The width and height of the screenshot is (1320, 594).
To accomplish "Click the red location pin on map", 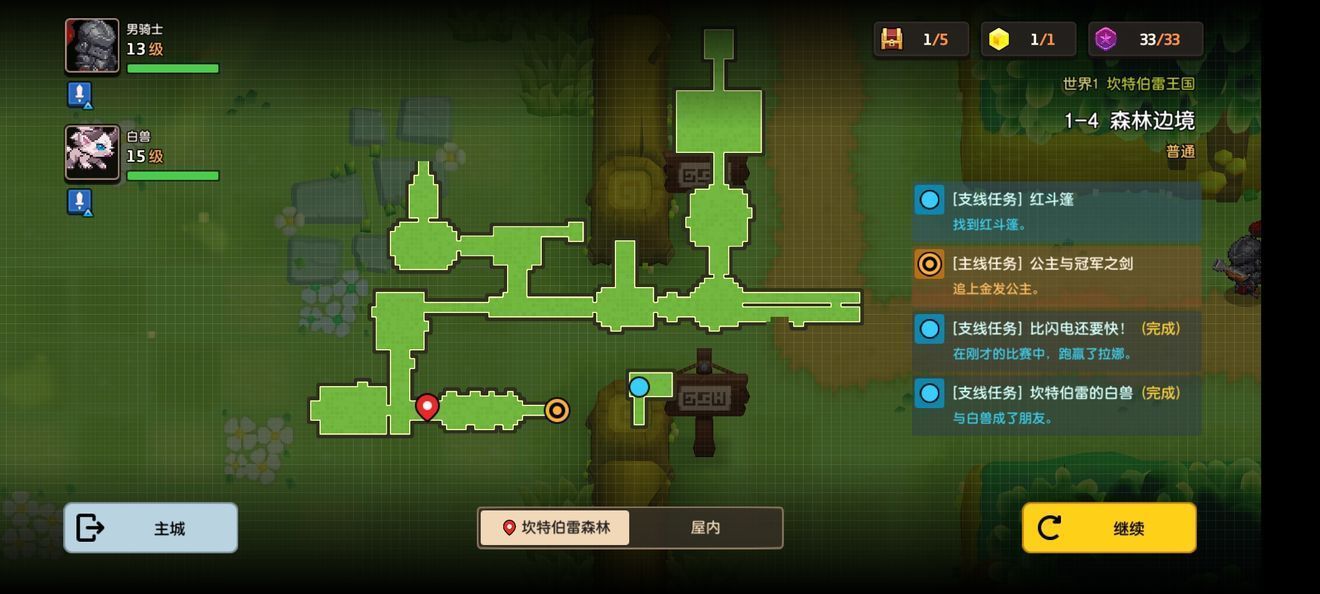I will [427, 406].
